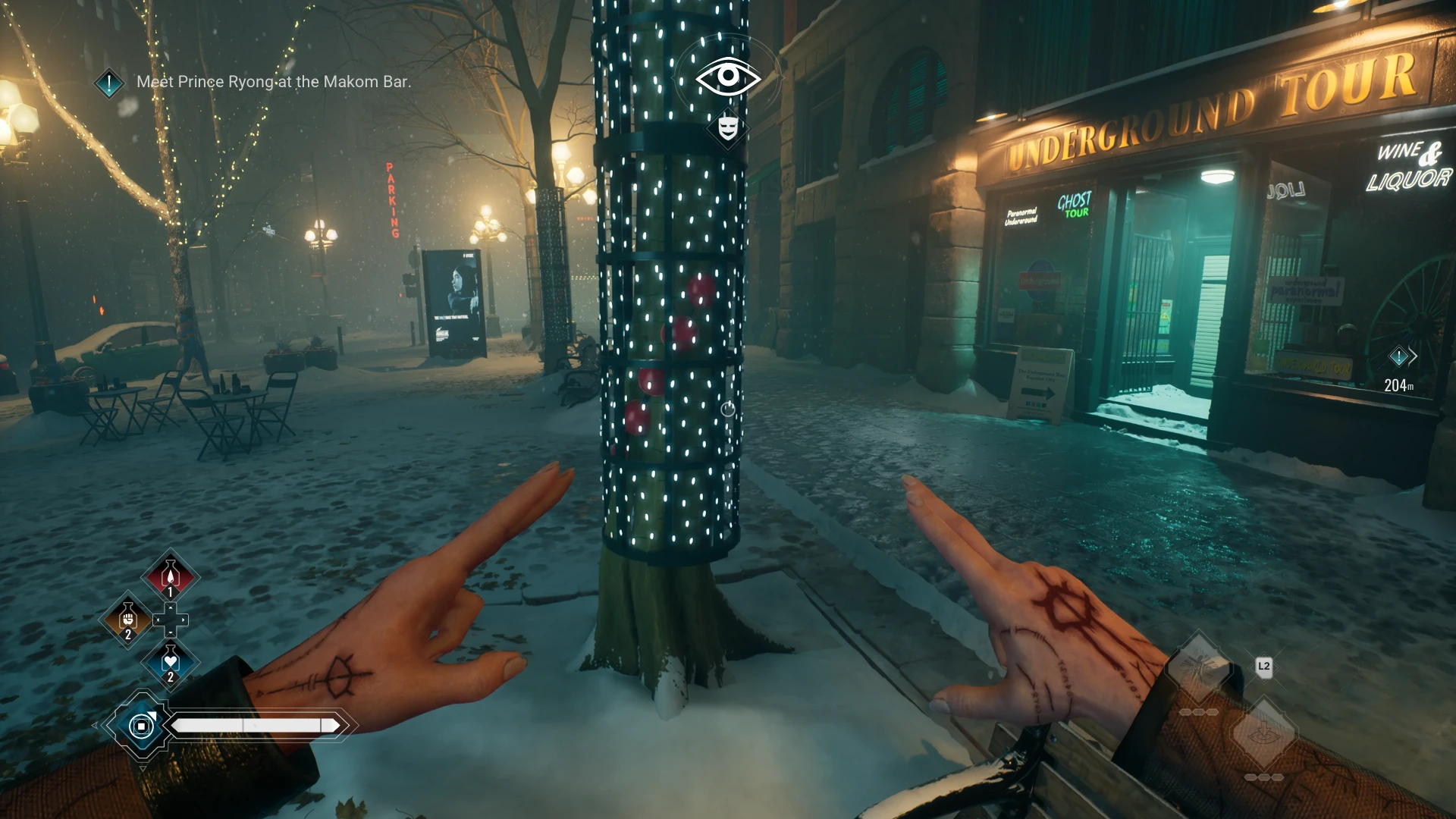Click the objective waypoint marker showing 204m
Viewport: 1456px width, 819px height.
coord(1399,356)
